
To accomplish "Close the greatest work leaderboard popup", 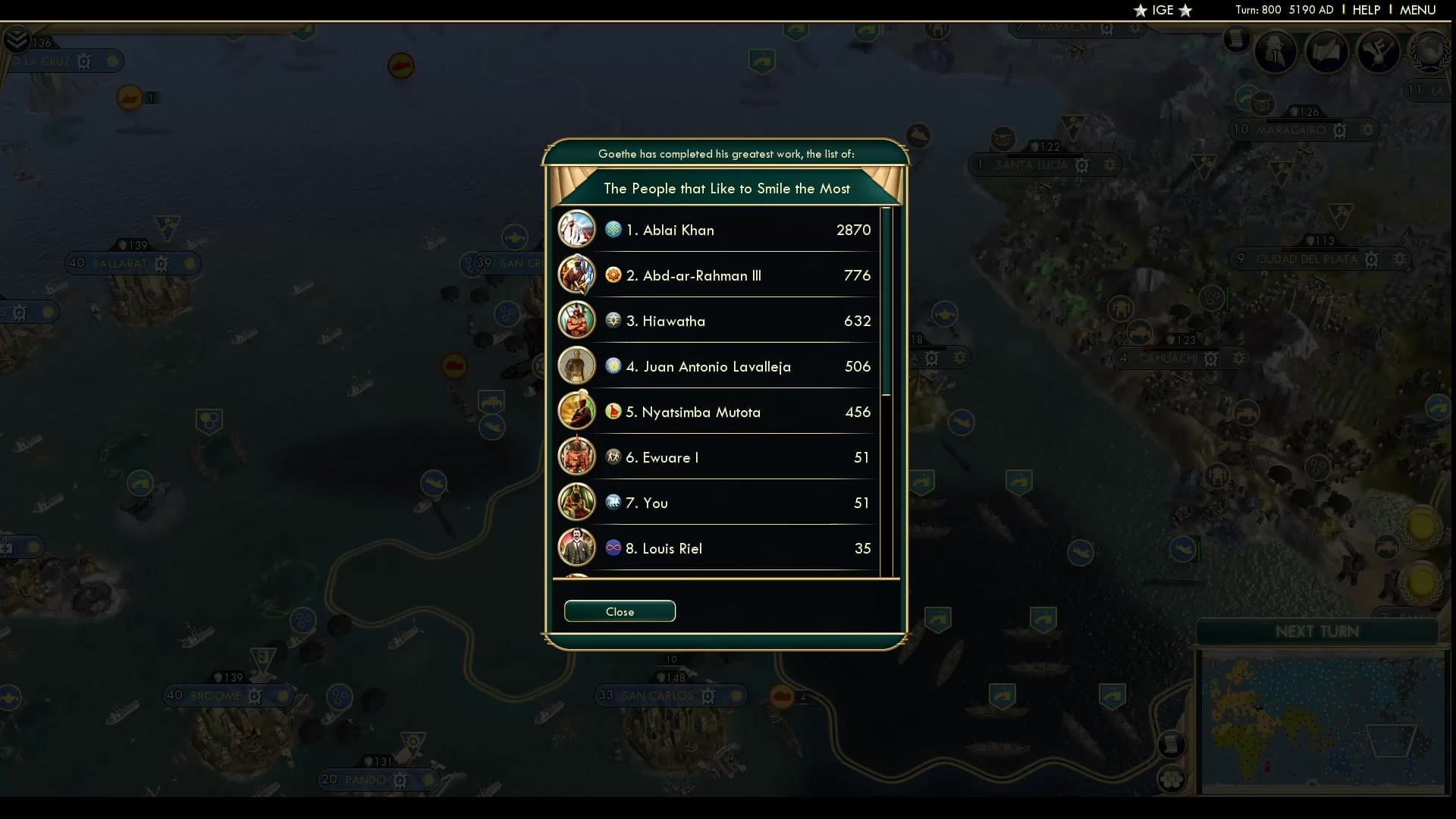I will click(620, 611).
